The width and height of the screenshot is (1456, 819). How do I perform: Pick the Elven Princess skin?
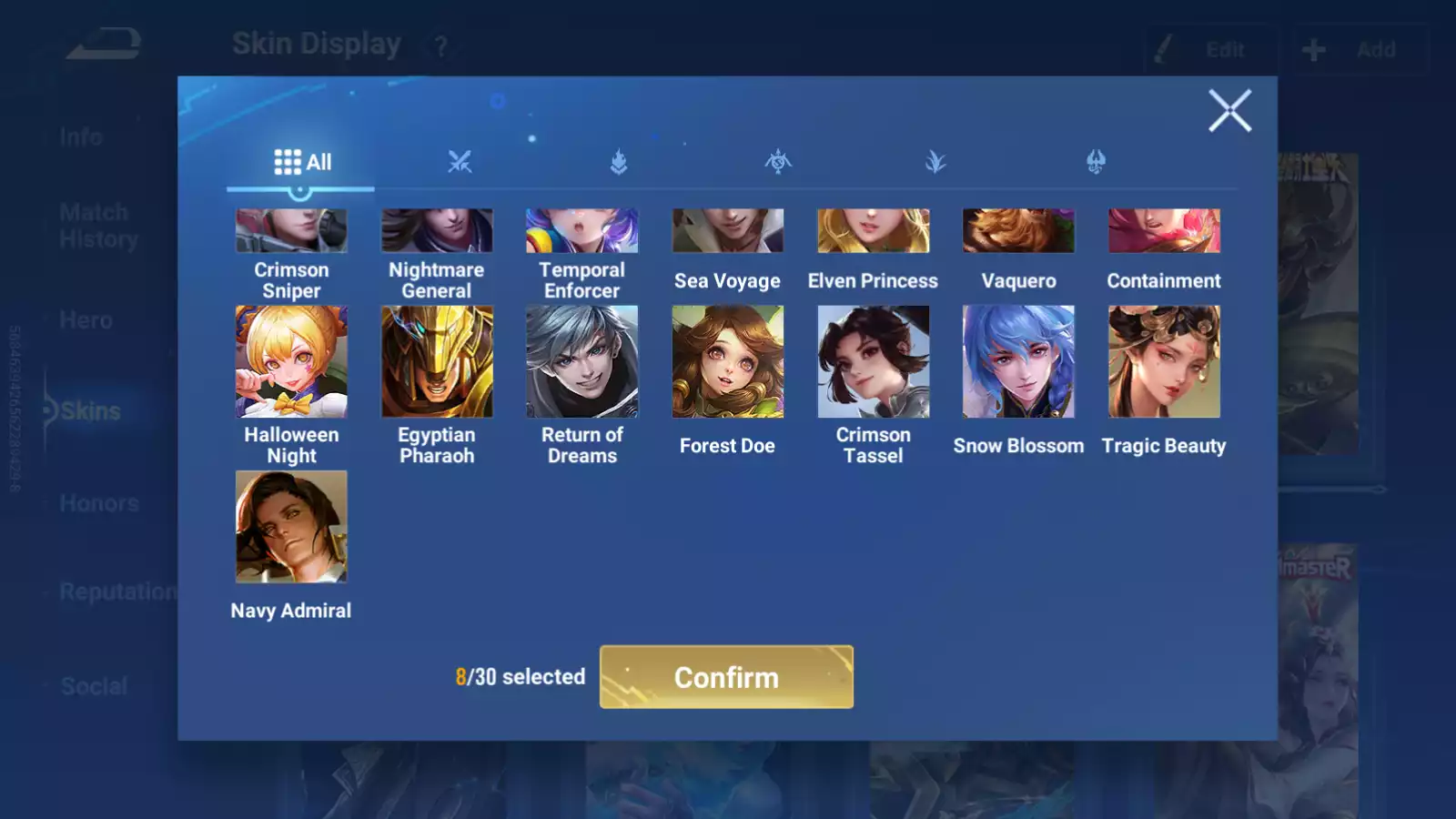874,231
